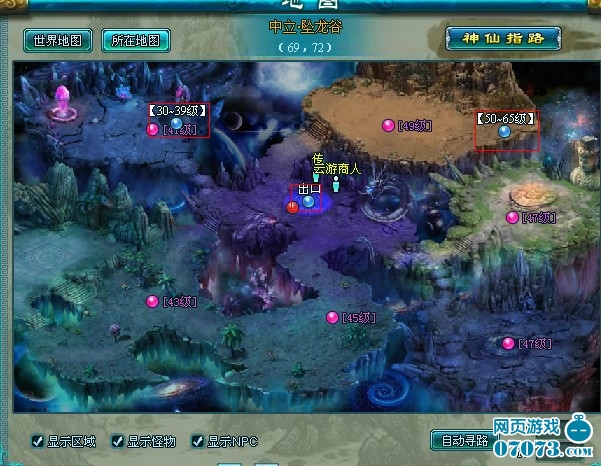This screenshot has height=466, width=601.
Task: Choose the 49级 monster marker
Action: 389,125
